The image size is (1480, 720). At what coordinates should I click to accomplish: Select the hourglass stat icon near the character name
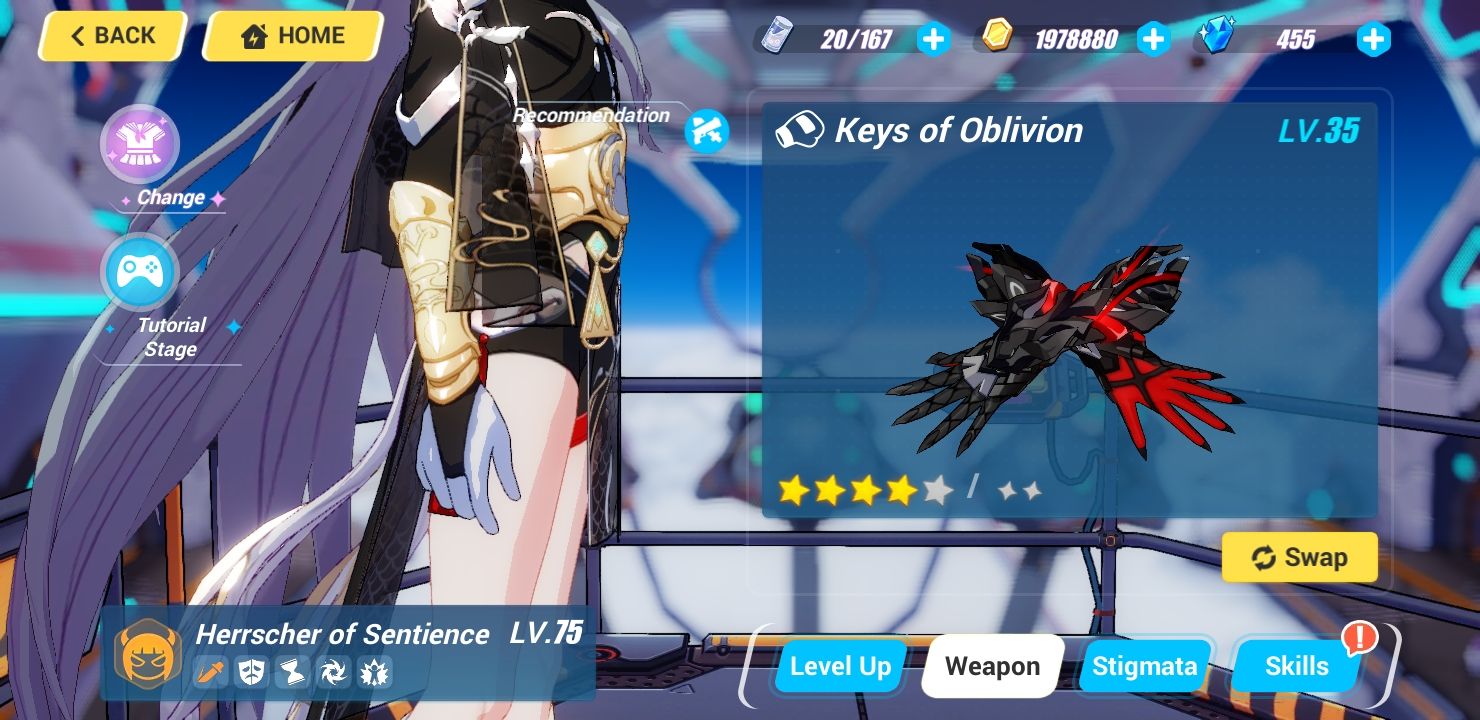click(x=292, y=672)
